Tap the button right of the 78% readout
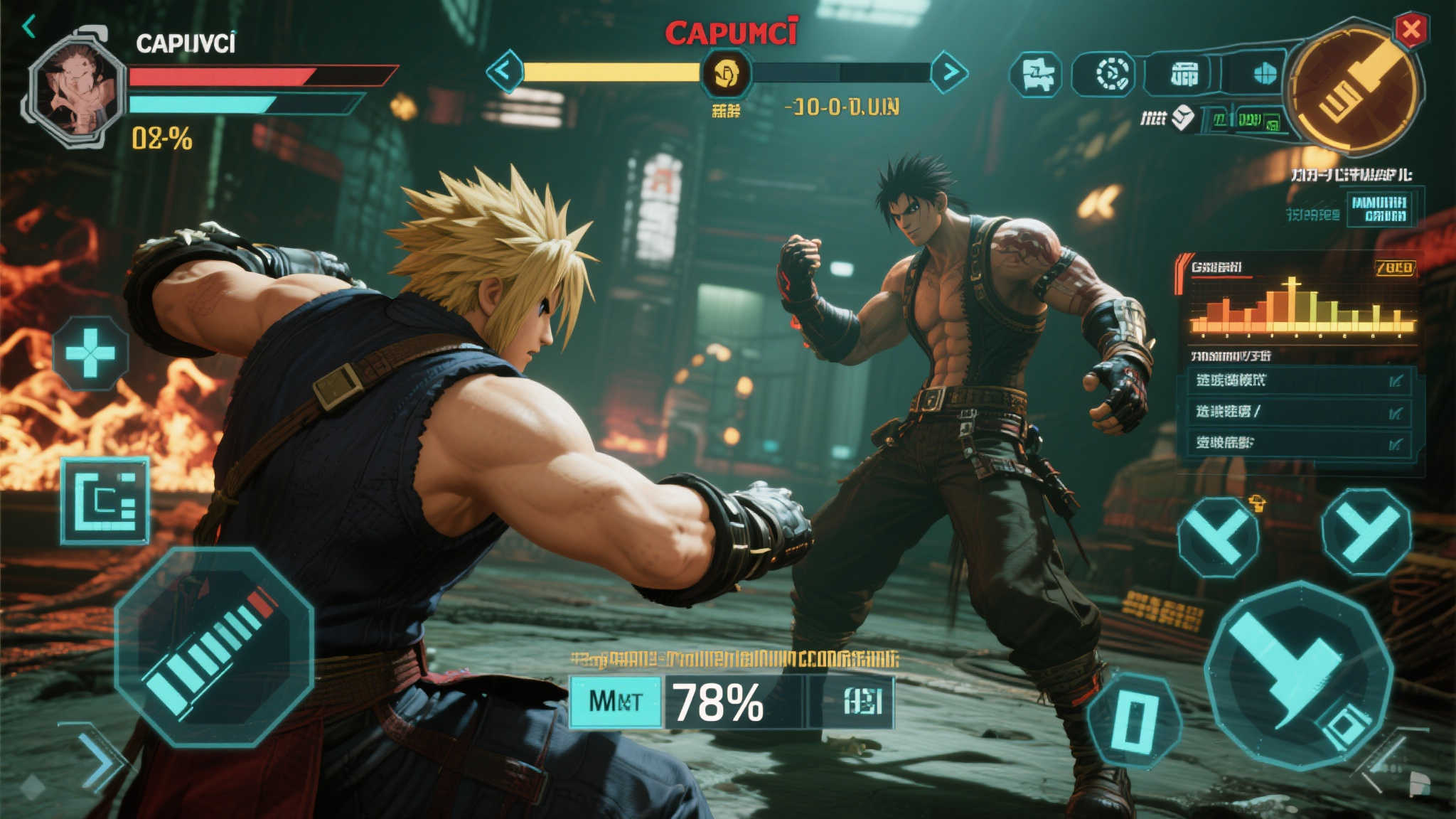The width and height of the screenshot is (1456, 819). [x=862, y=702]
